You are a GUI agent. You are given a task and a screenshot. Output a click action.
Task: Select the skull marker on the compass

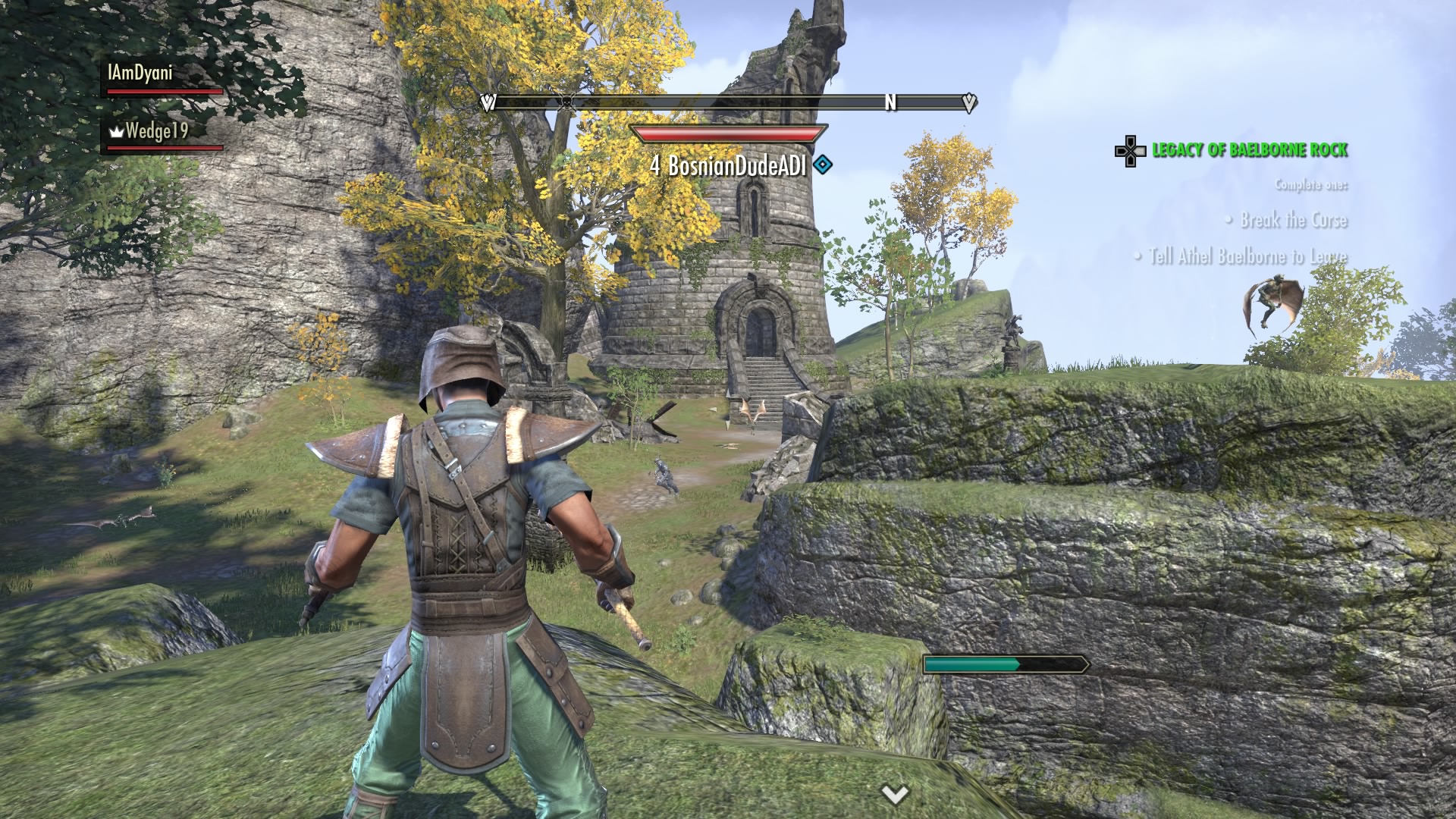click(x=566, y=103)
